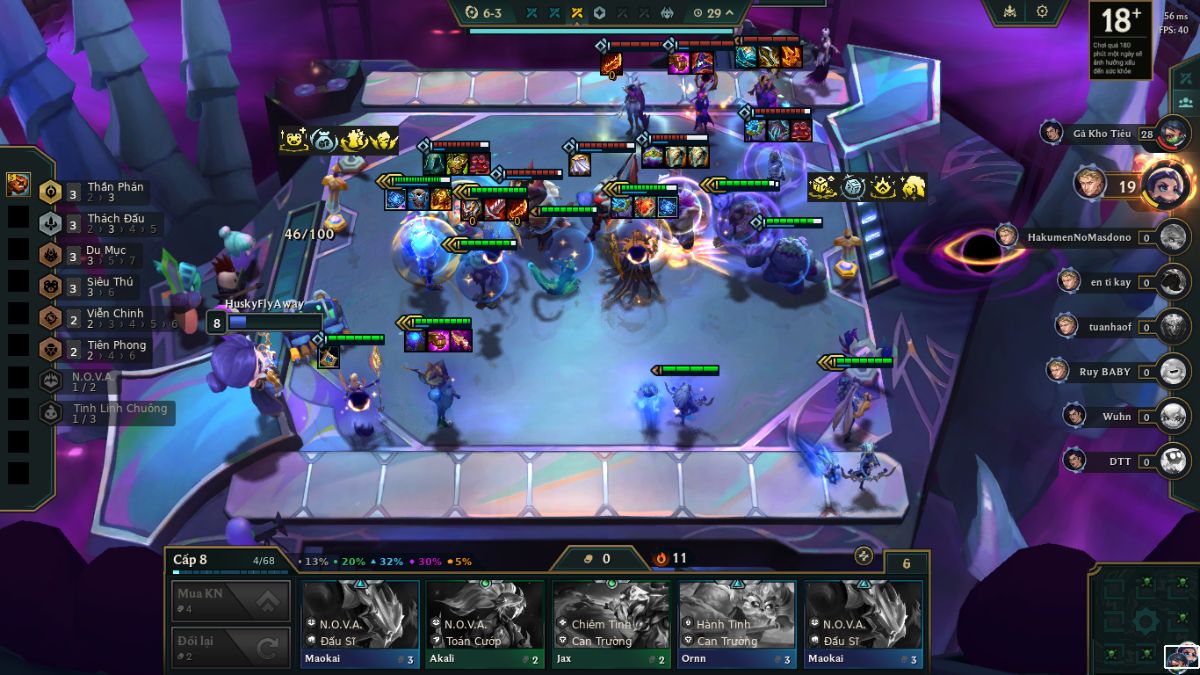Viewport: 1200px width, 675px height.
Task: View player Gà Kho Tiêu's board
Action: coord(1098,133)
